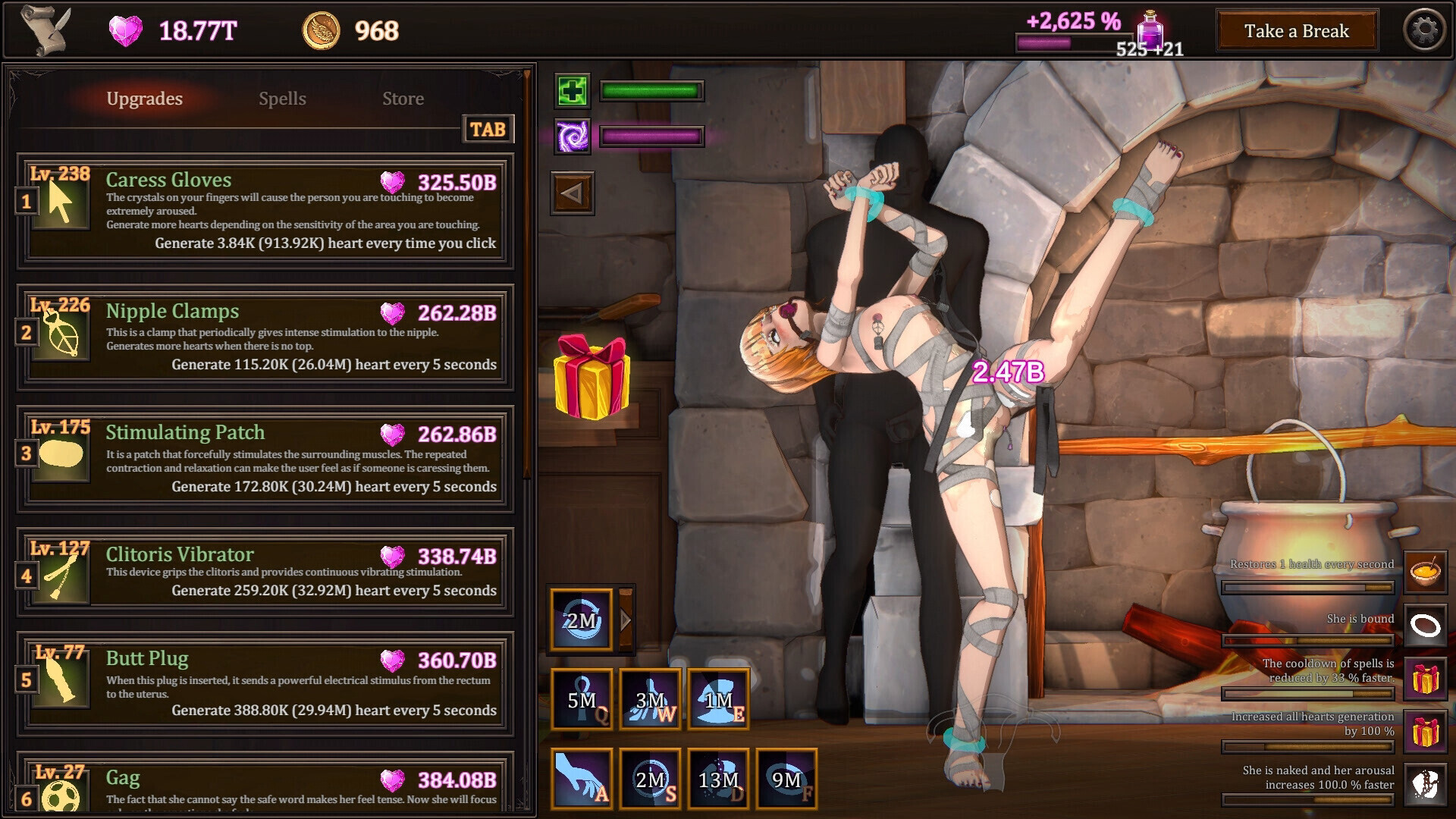This screenshot has height=819, width=1456.
Task: Open the Store tab
Action: (x=403, y=99)
